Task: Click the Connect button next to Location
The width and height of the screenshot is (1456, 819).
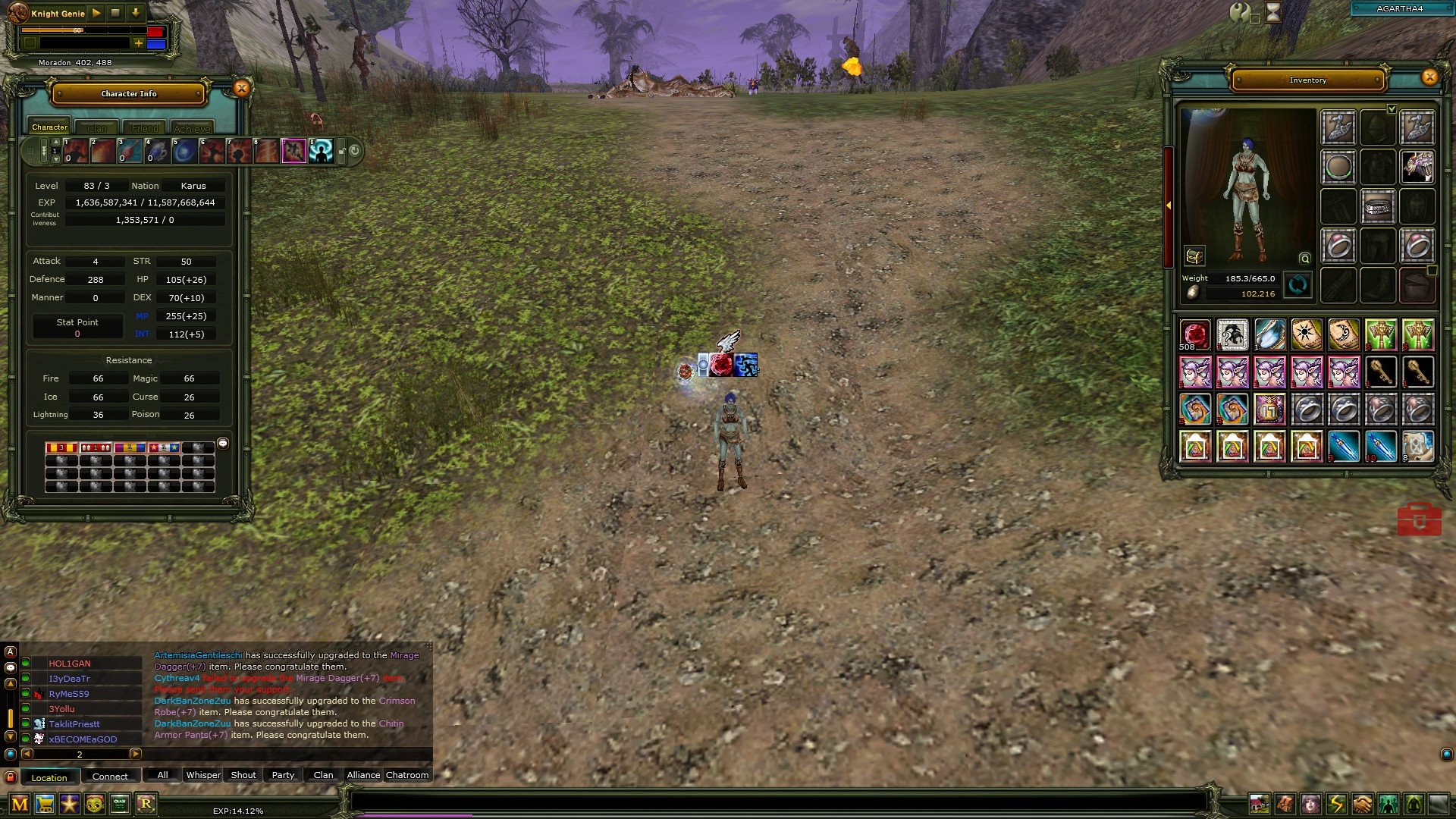Action: (111, 777)
